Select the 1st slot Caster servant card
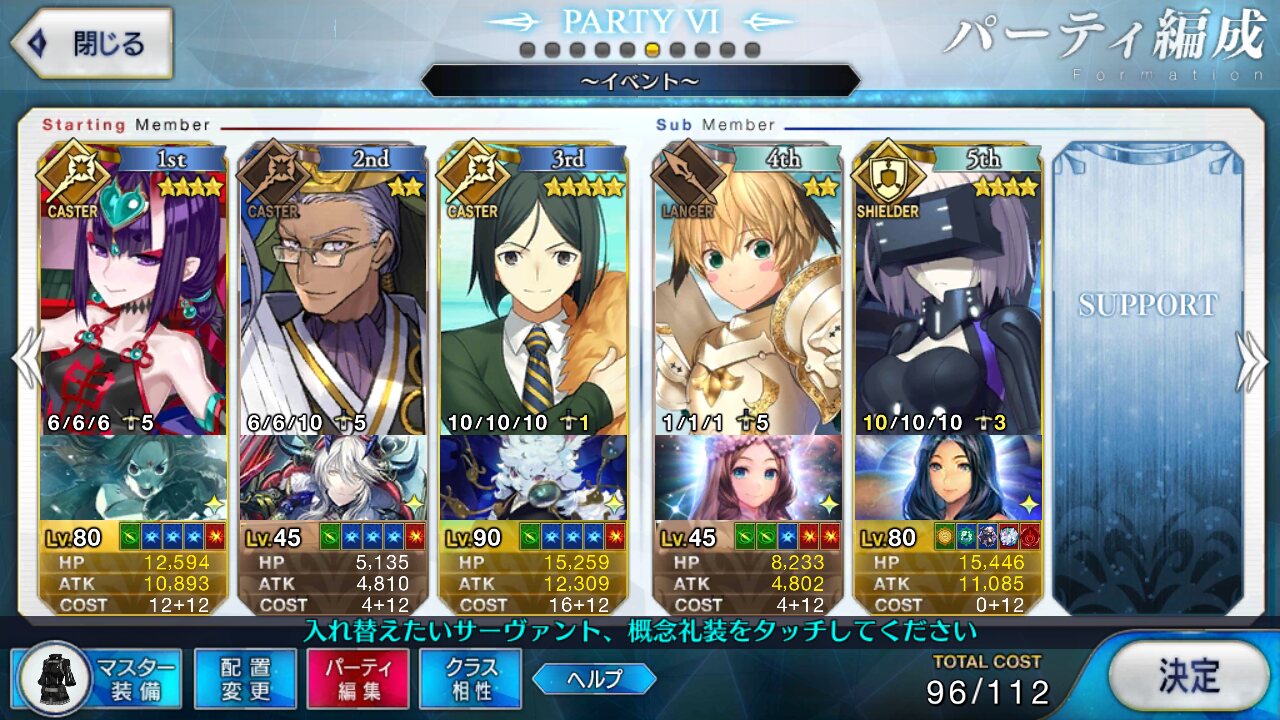Screen dimensions: 1280x720 tap(133, 300)
